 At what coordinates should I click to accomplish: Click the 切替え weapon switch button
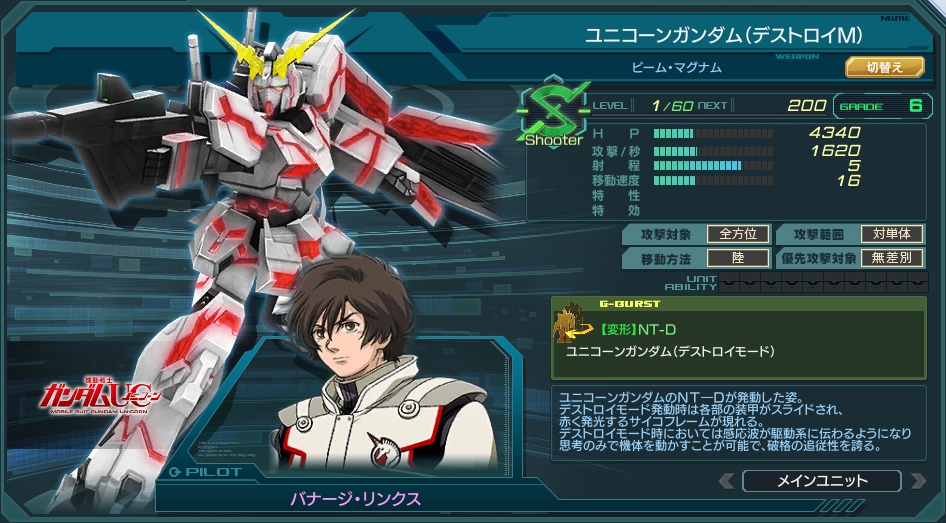pos(884,68)
